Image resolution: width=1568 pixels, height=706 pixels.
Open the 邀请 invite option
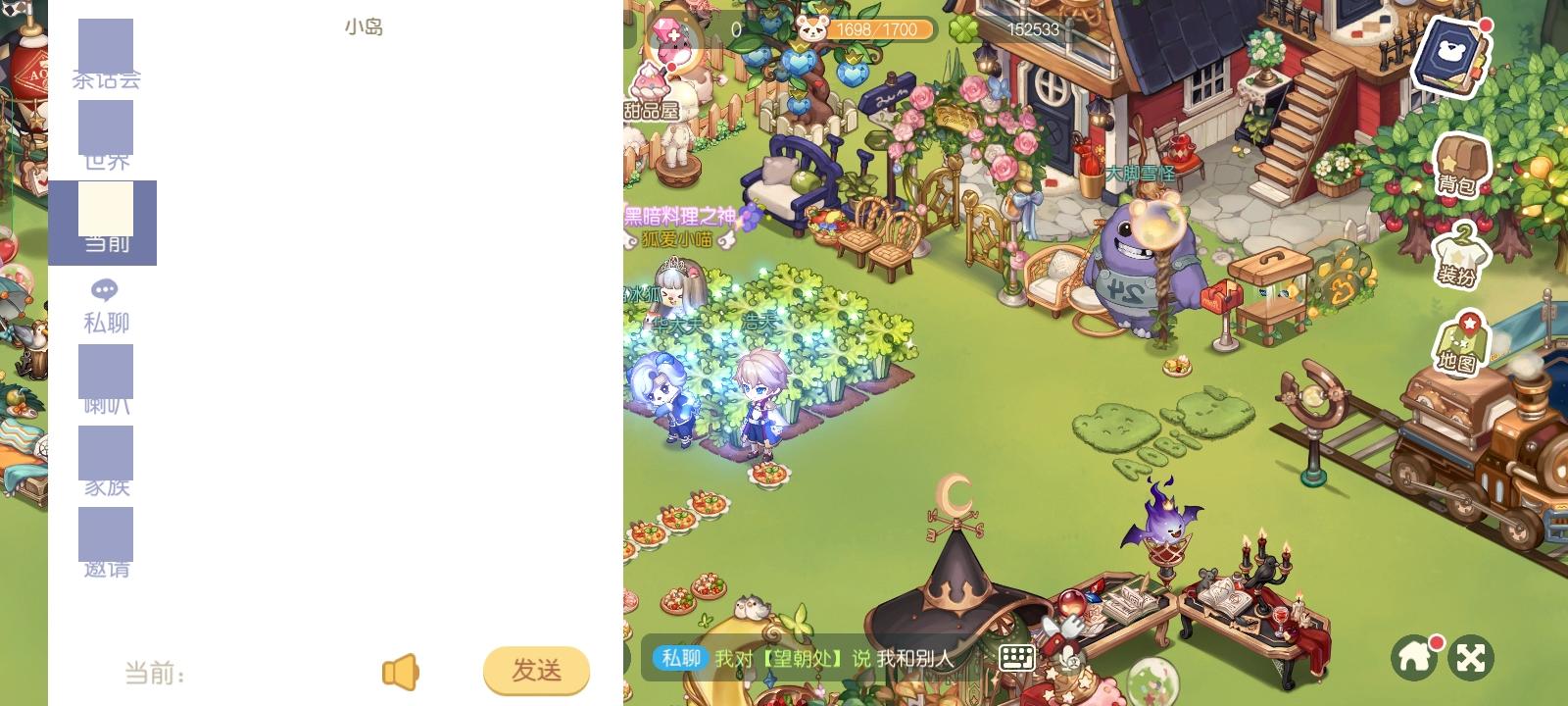pyautogui.click(x=105, y=539)
